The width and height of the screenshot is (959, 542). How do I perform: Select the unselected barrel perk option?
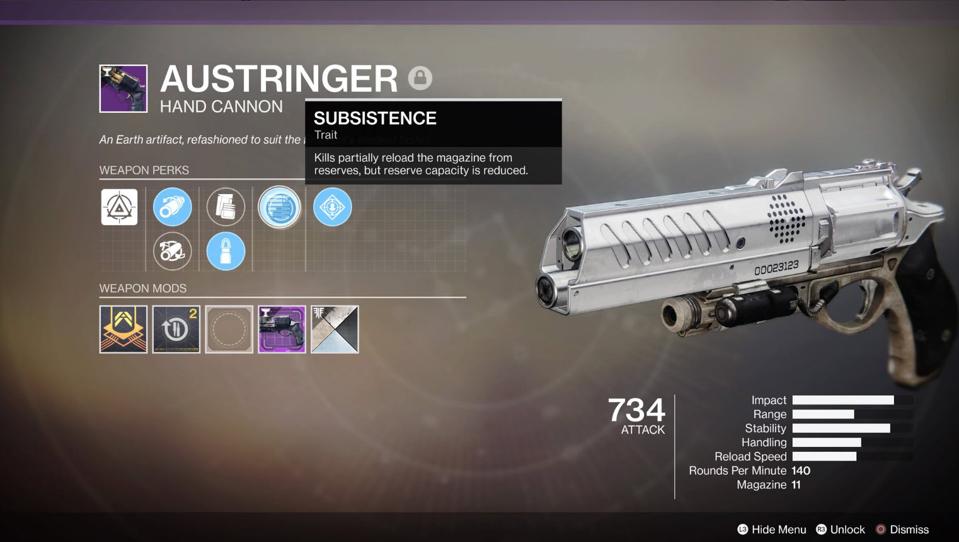(x=172, y=251)
